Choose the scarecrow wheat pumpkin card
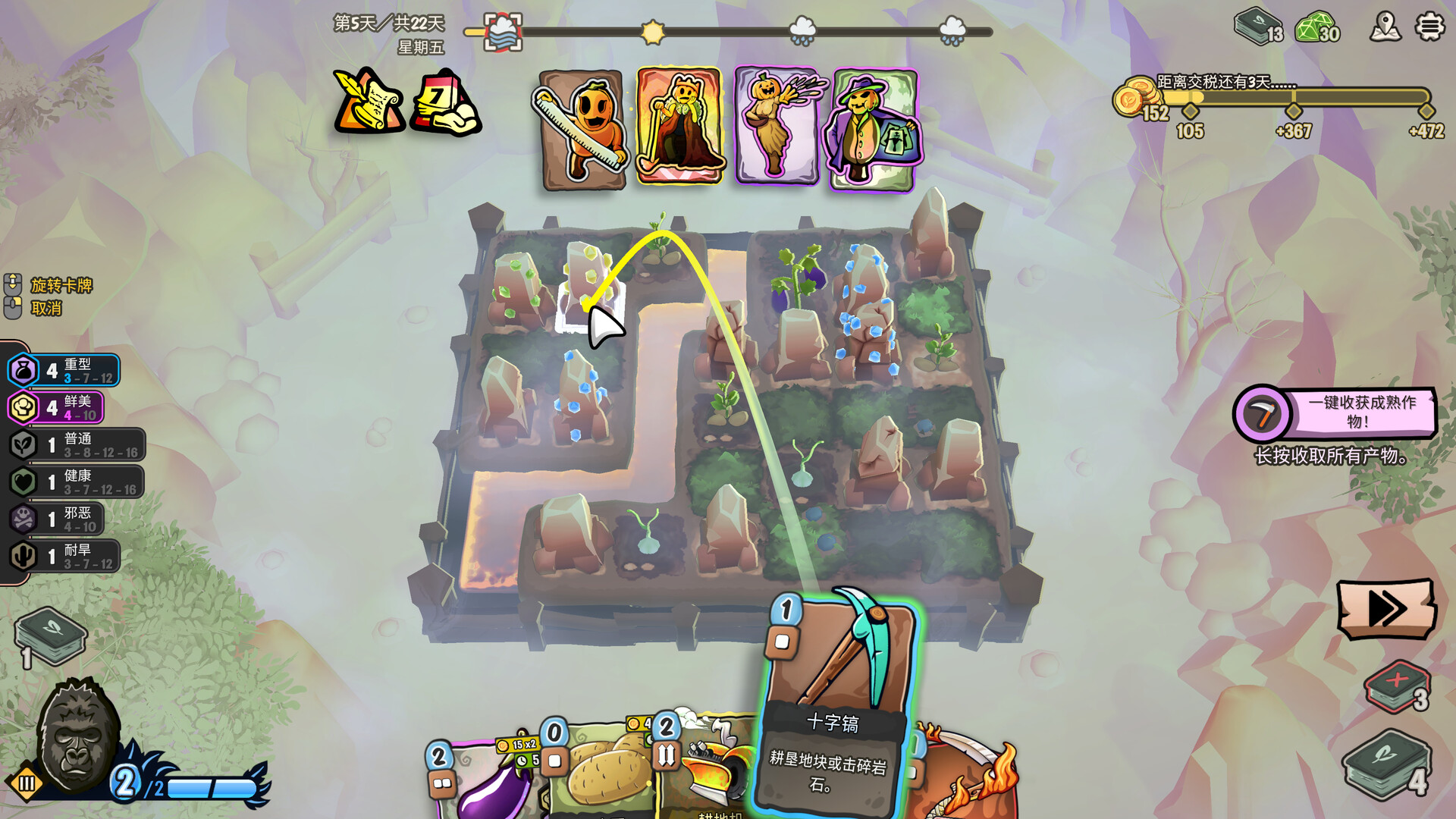Image resolution: width=1456 pixels, height=819 pixels. [x=777, y=126]
